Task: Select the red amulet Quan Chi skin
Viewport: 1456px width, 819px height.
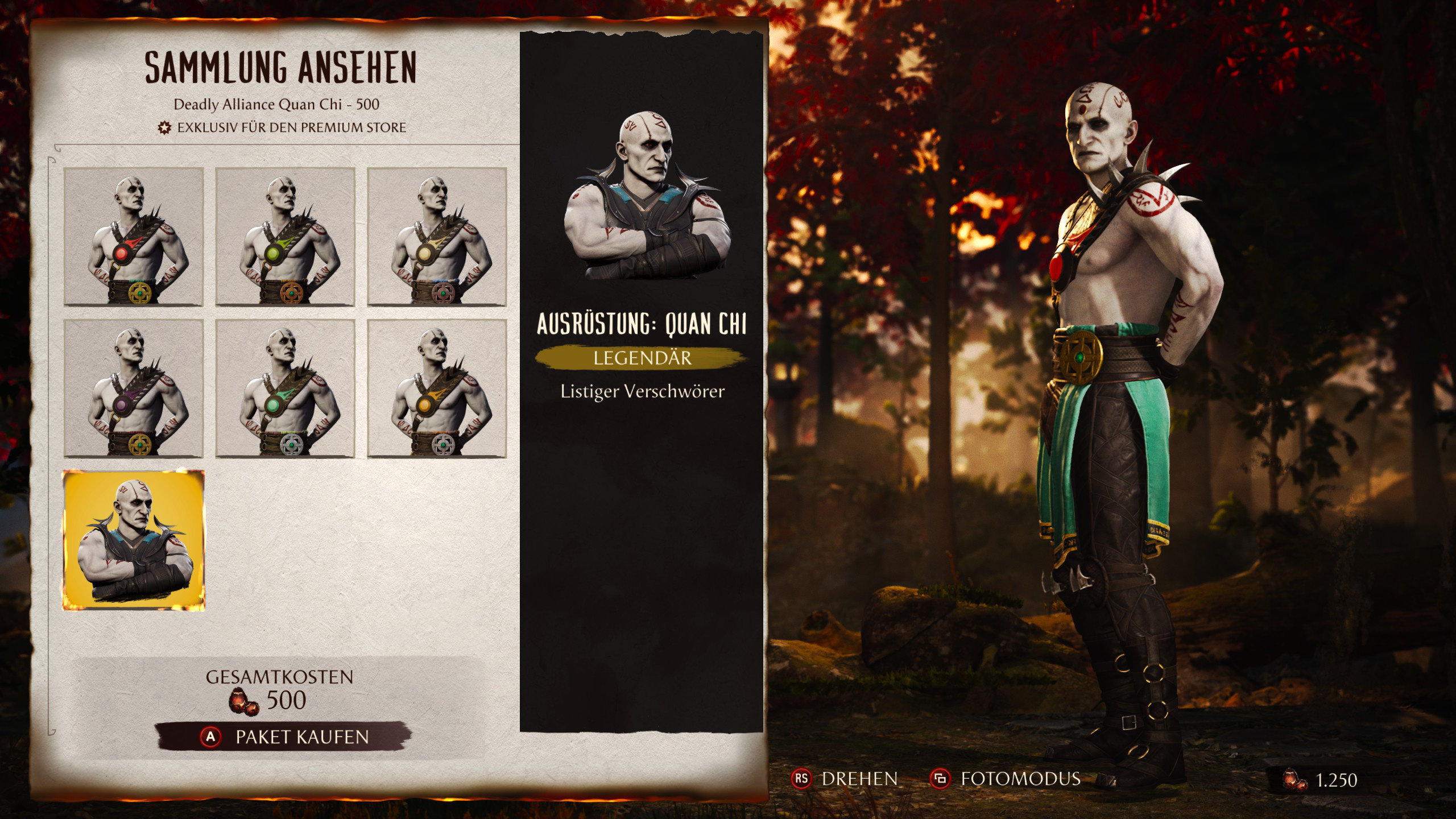Action: pos(134,237)
